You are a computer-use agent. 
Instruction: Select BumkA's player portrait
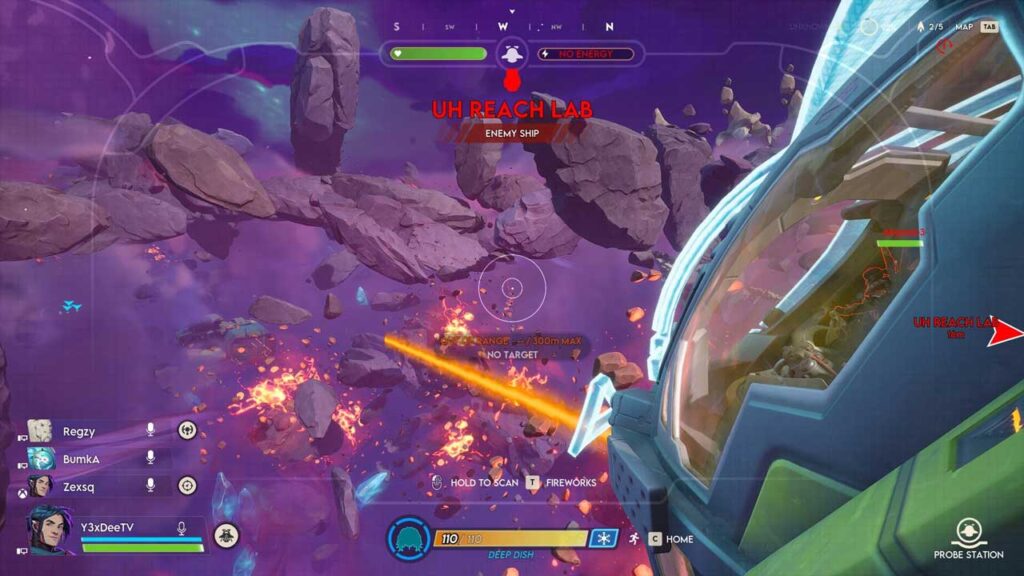pyautogui.click(x=40, y=458)
